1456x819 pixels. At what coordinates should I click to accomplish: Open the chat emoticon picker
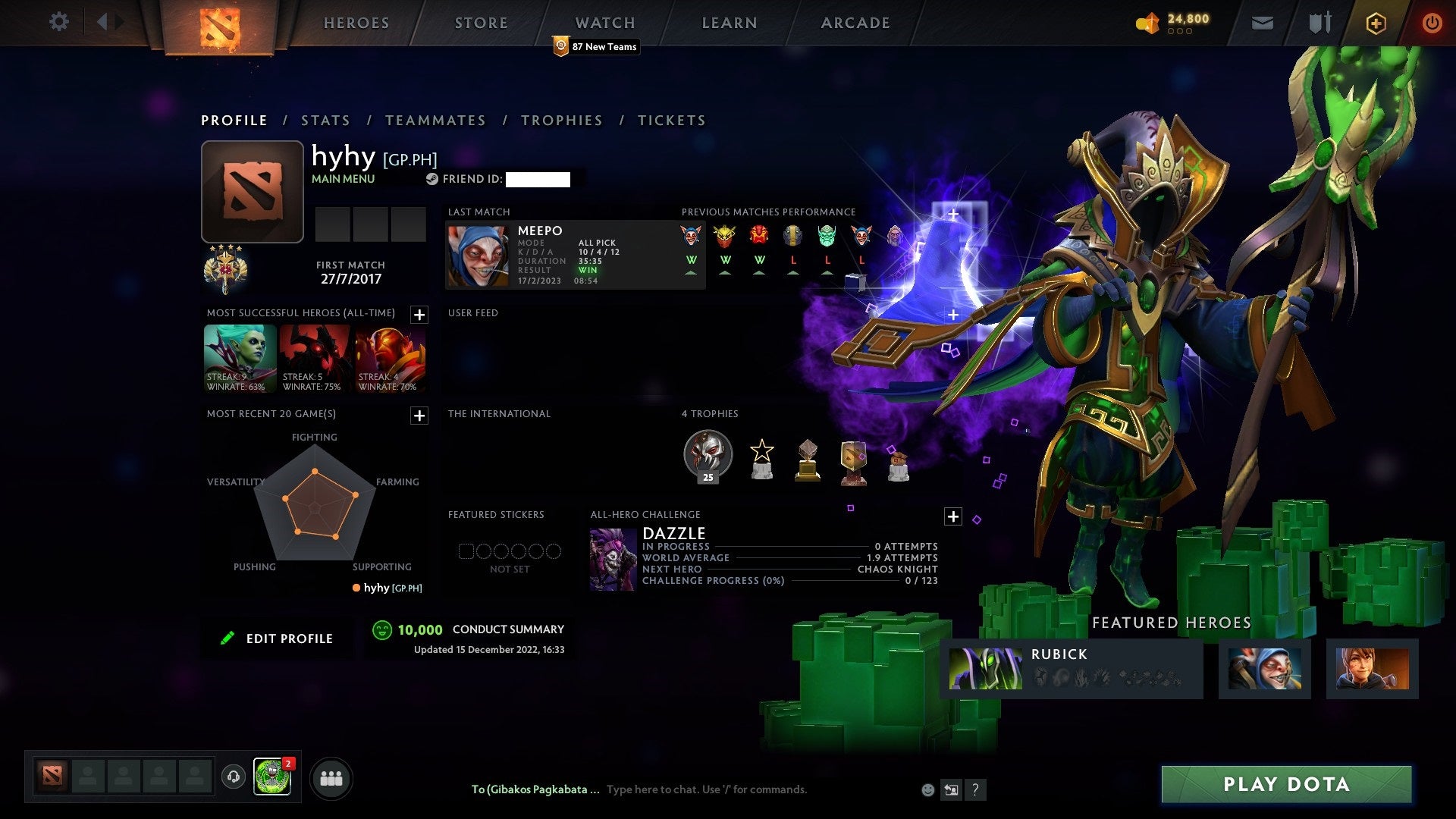[x=927, y=789]
